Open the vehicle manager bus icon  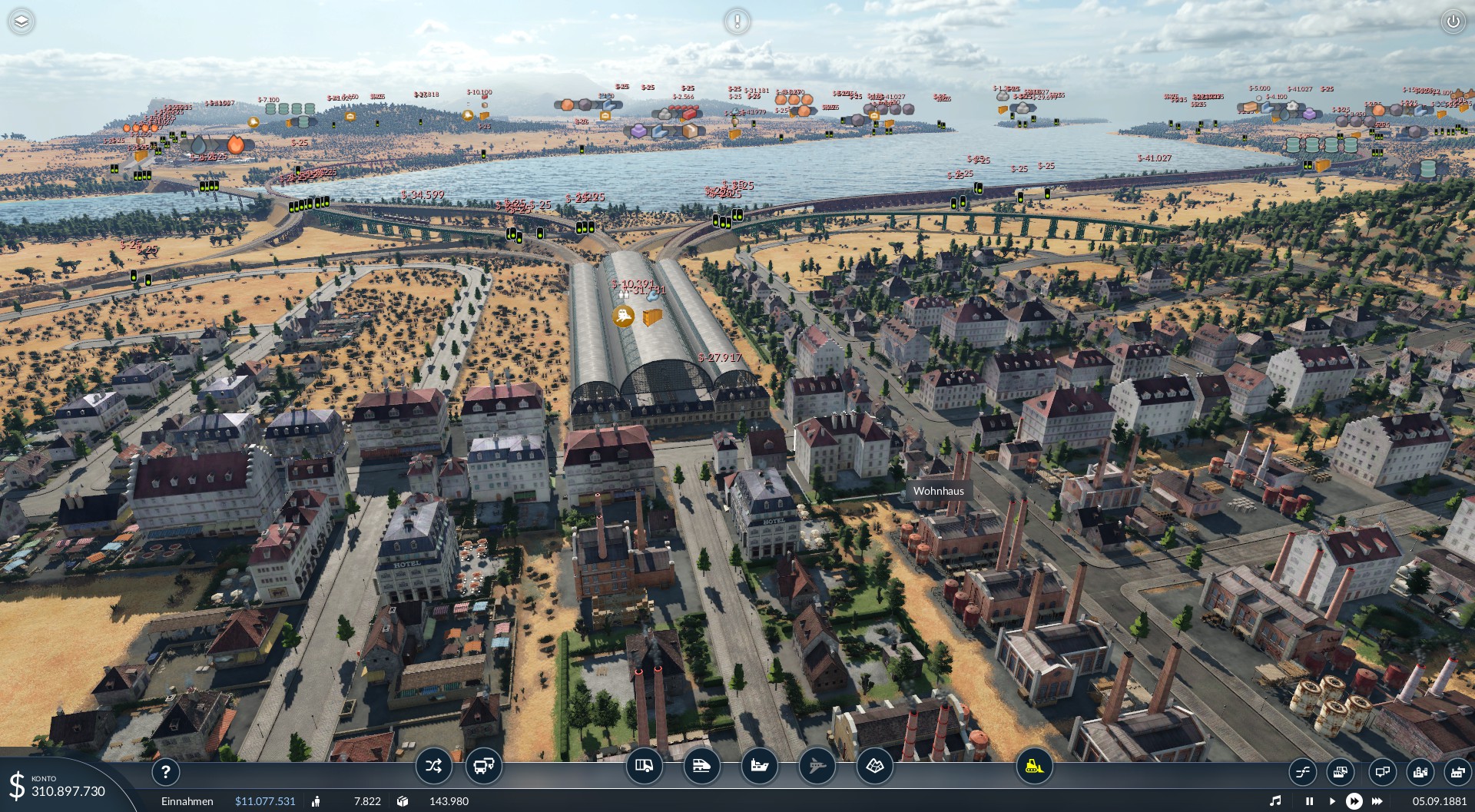[483, 766]
